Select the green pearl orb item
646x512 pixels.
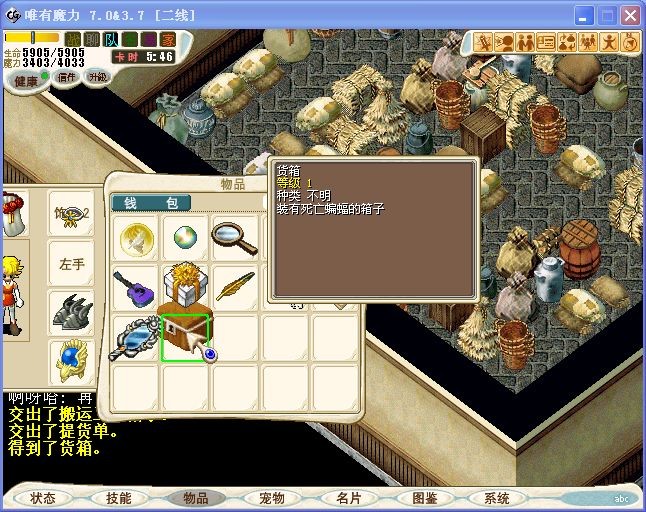[184, 238]
